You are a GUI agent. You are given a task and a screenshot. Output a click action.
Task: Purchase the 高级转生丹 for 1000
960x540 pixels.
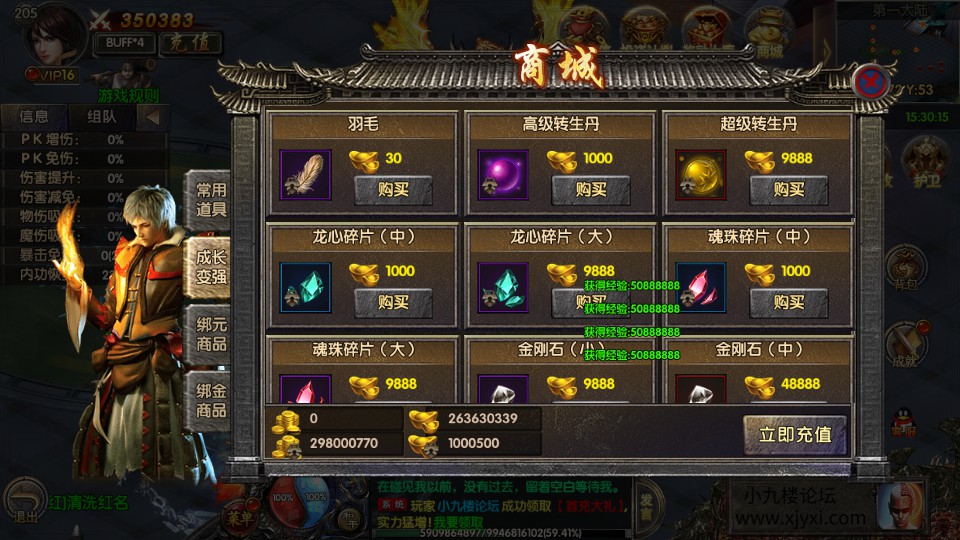click(591, 190)
